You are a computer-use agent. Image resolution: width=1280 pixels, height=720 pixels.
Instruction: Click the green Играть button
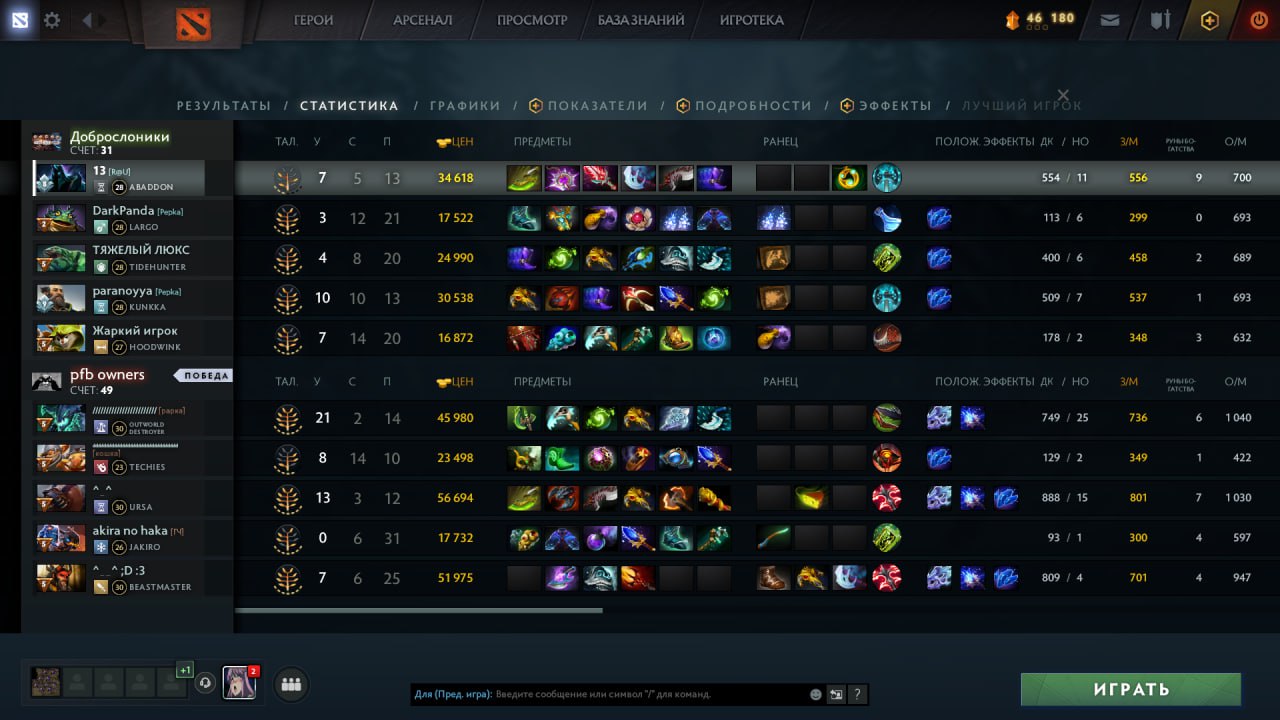[x=1130, y=689]
